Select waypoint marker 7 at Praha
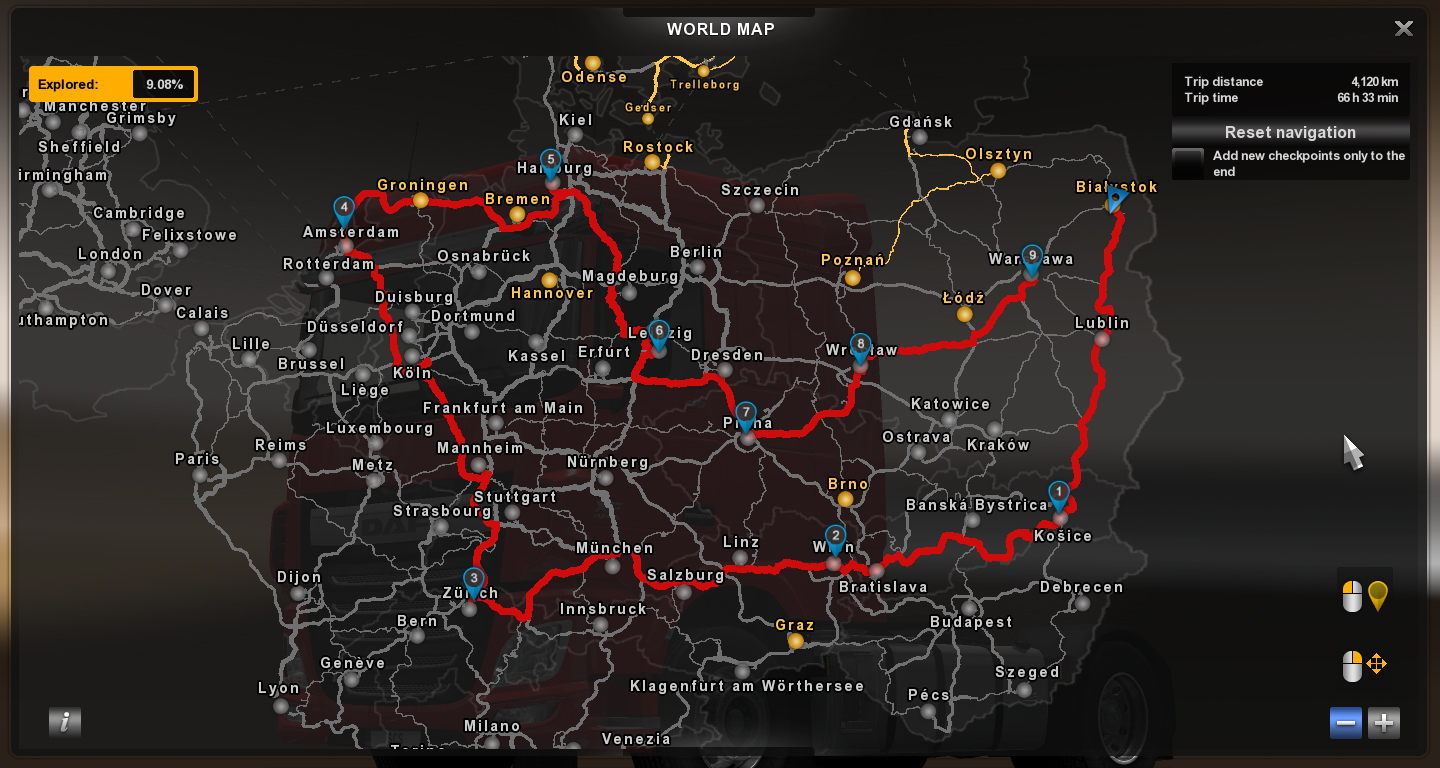The height and width of the screenshot is (768, 1440). click(x=747, y=412)
